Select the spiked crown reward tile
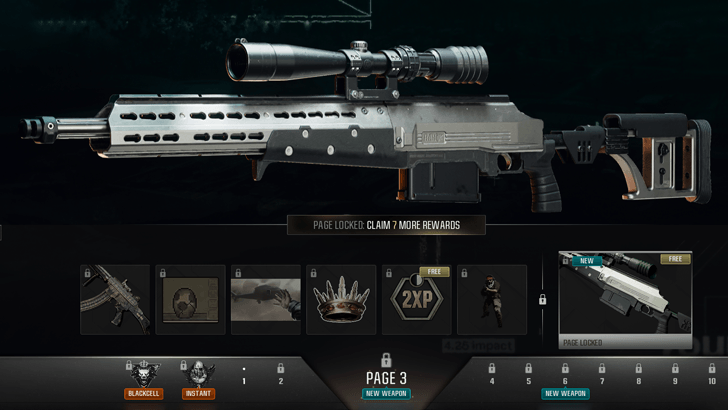The height and width of the screenshot is (410, 728). (x=341, y=299)
